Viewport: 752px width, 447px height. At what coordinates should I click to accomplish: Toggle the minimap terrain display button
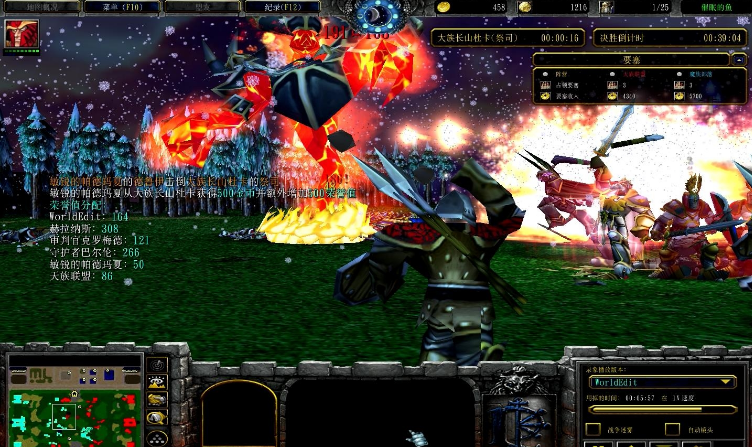pyautogui.click(x=157, y=382)
